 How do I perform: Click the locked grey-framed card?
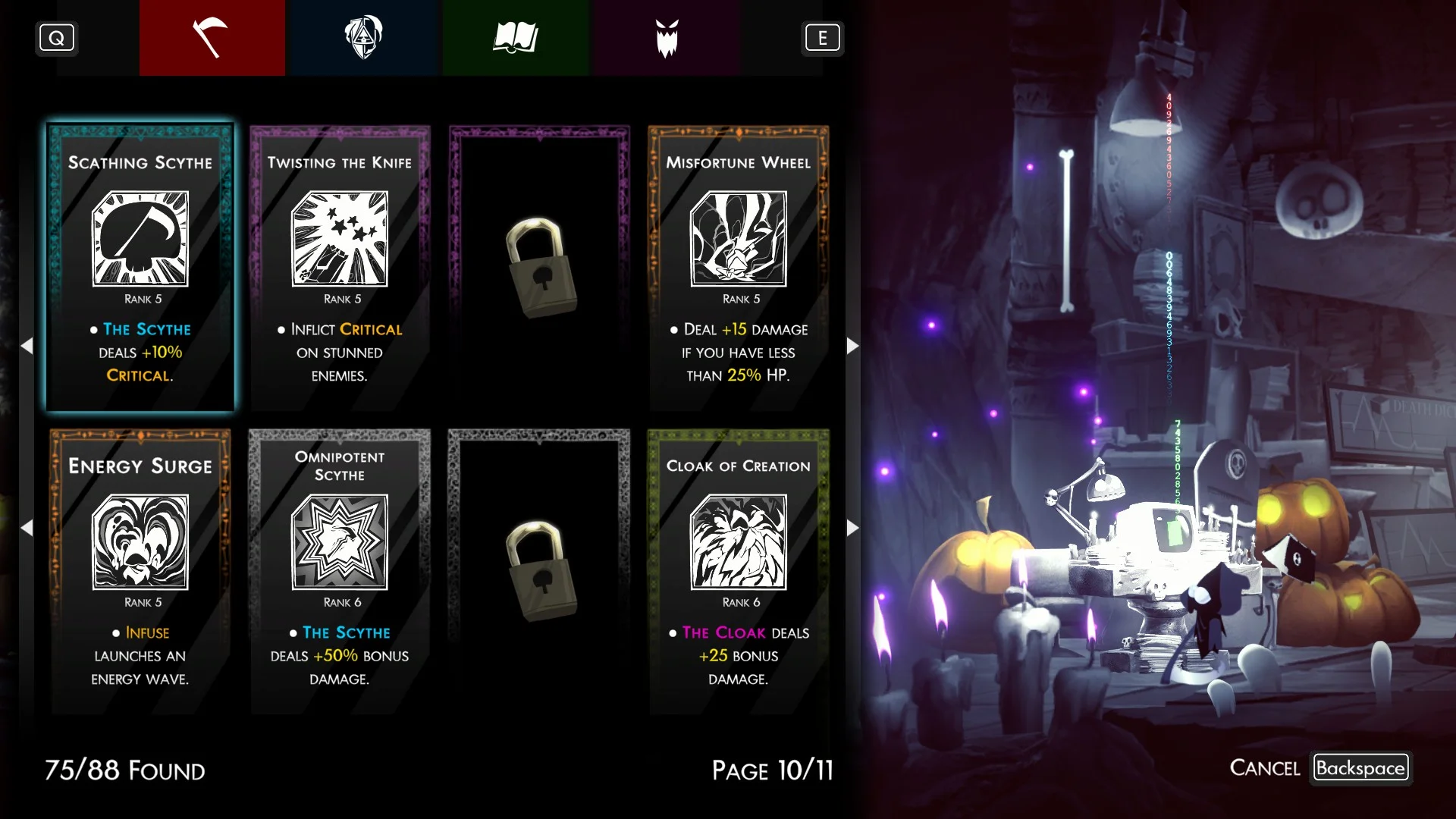click(539, 571)
